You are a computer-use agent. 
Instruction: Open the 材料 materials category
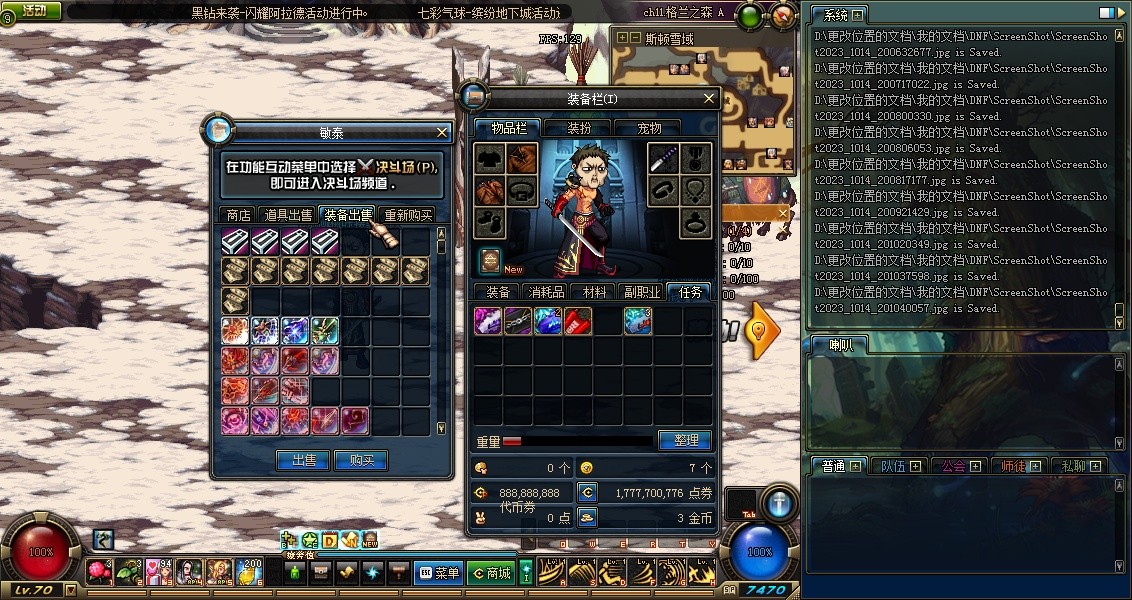[594, 292]
